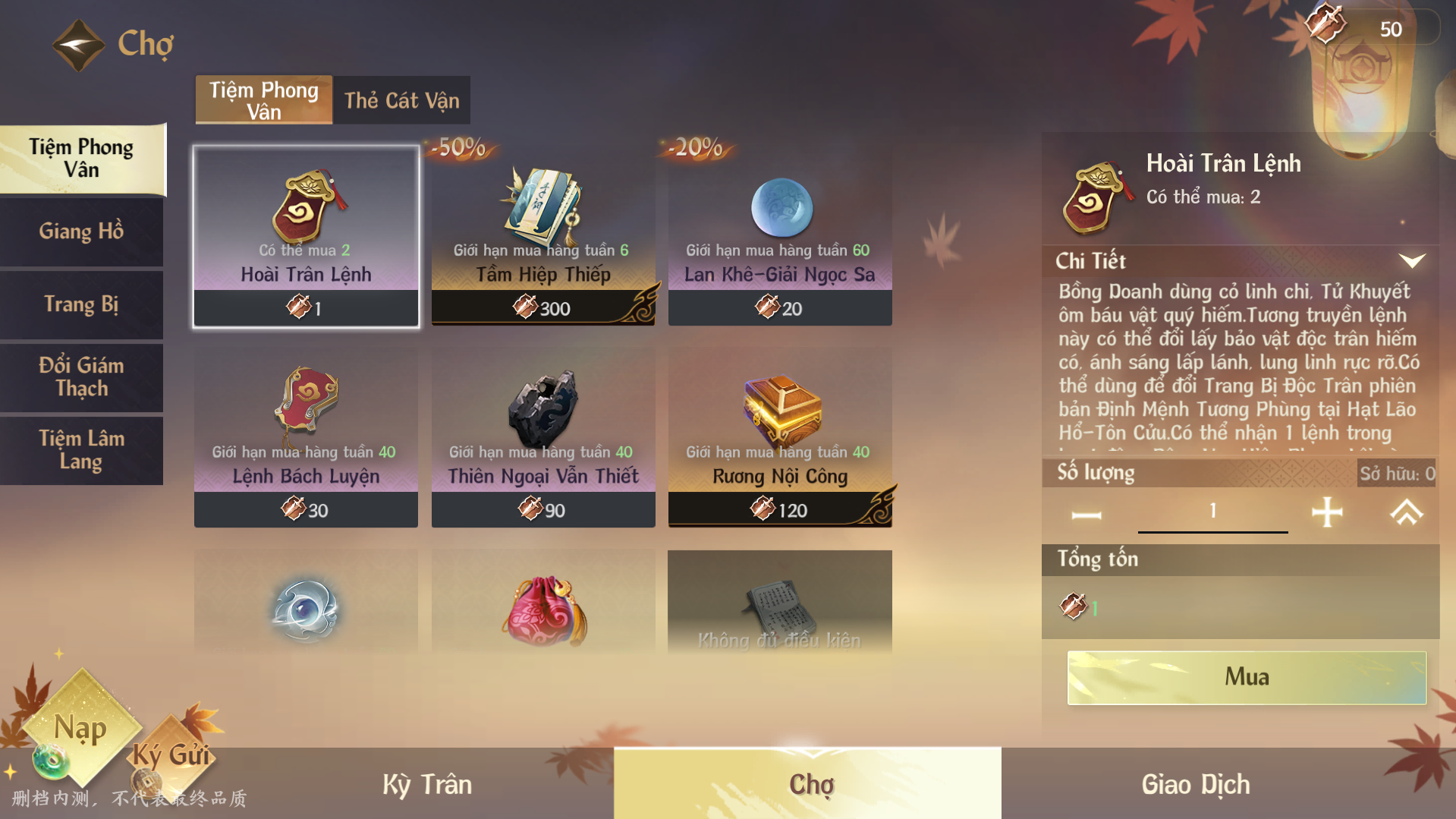This screenshot has width=1456, height=819.
Task: Increase purchase quantity with the plus button
Action: [1327, 512]
